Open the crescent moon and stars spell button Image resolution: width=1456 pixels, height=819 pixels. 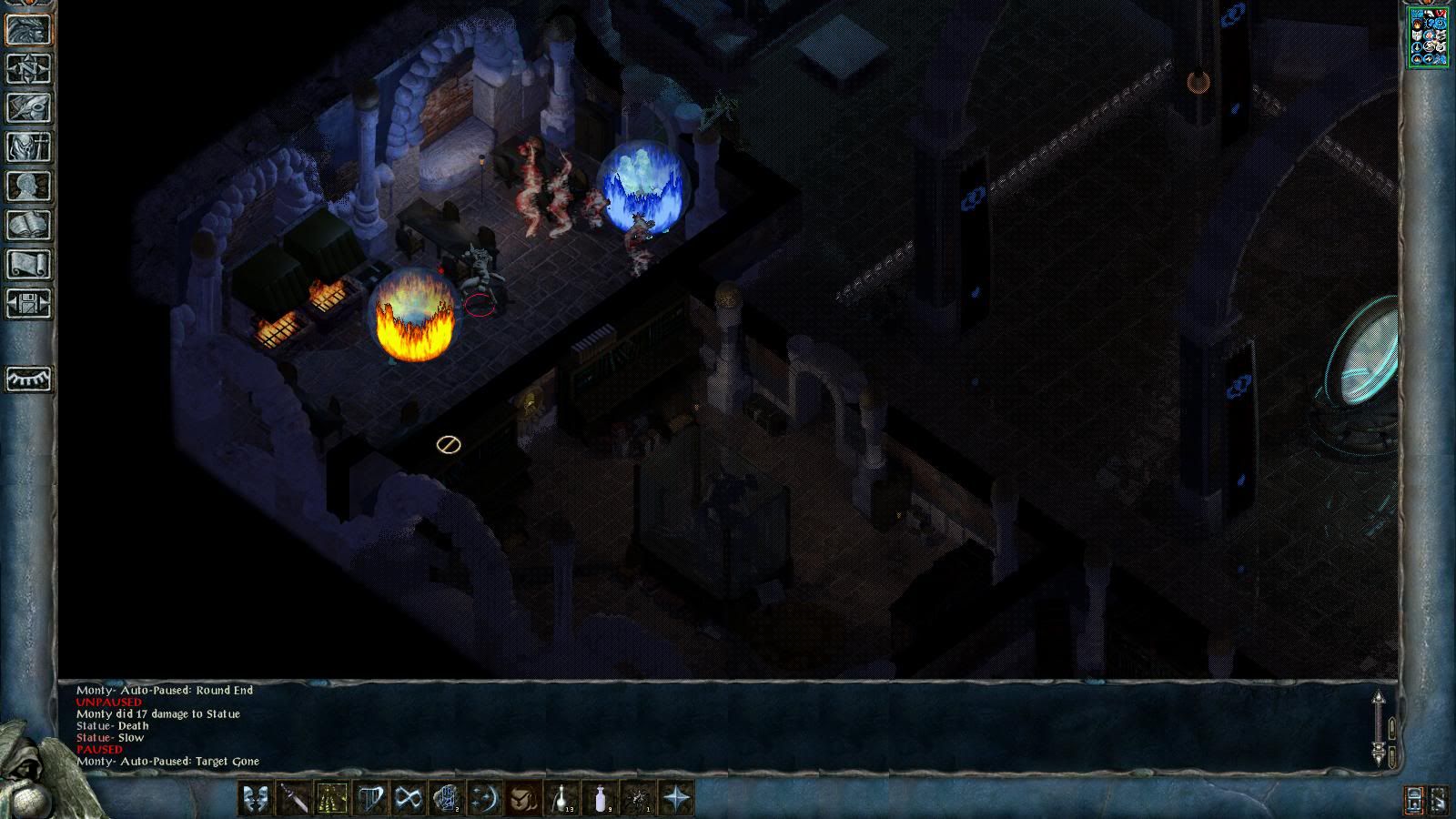485,799
